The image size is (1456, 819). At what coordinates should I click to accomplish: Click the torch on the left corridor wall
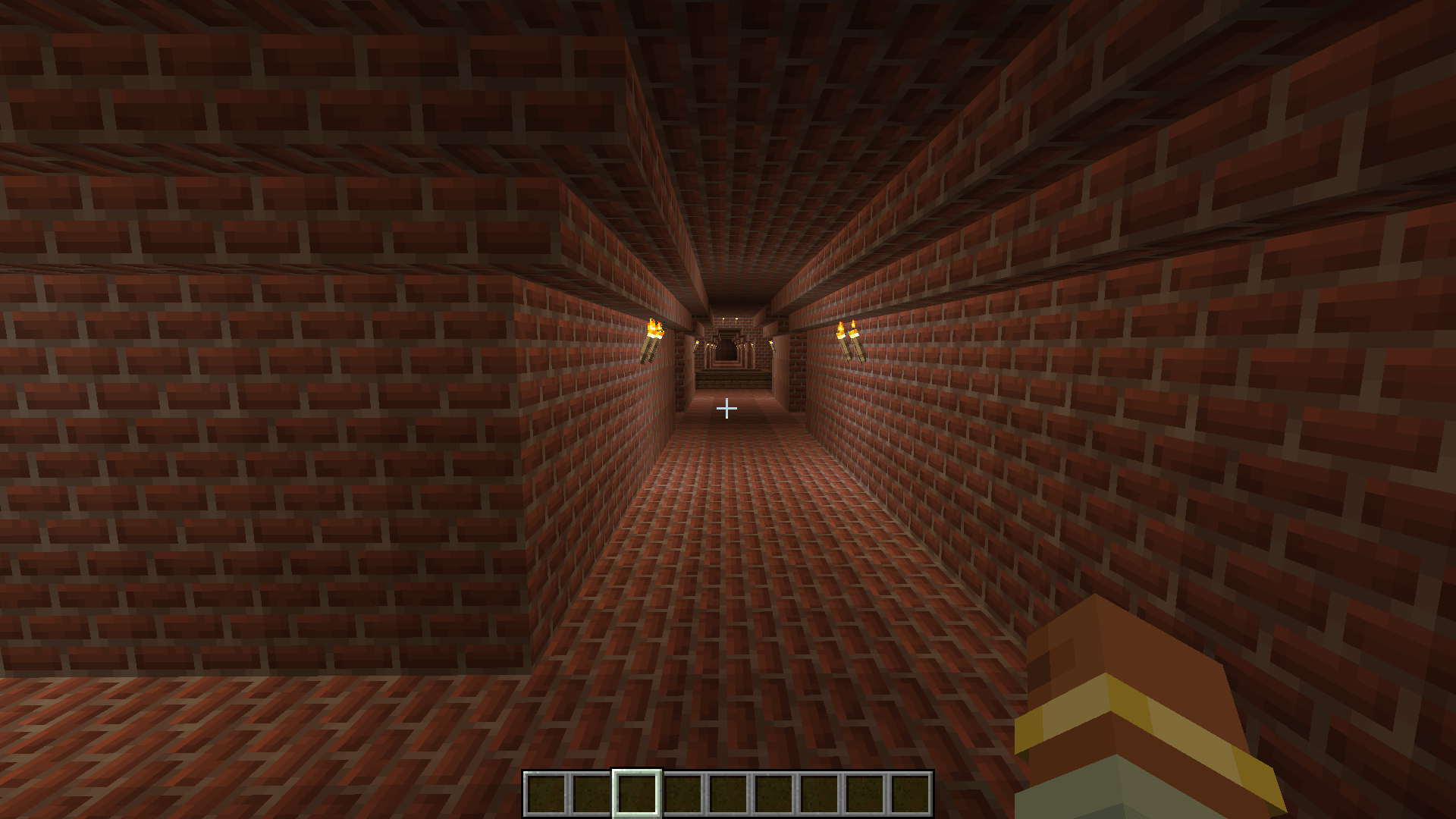click(654, 337)
